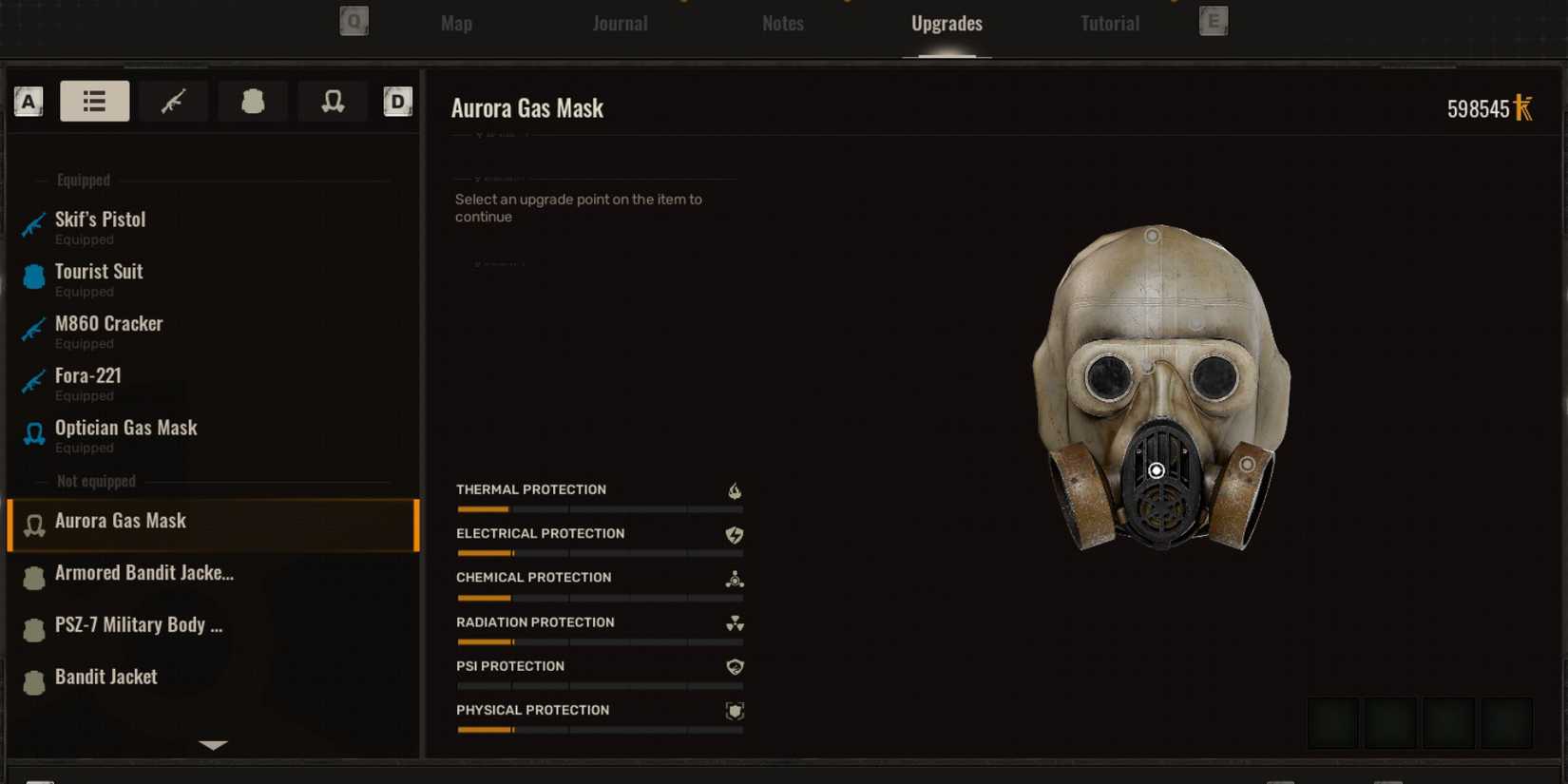1568x784 pixels.
Task: Open the headgear category filter icon
Action: click(x=333, y=101)
